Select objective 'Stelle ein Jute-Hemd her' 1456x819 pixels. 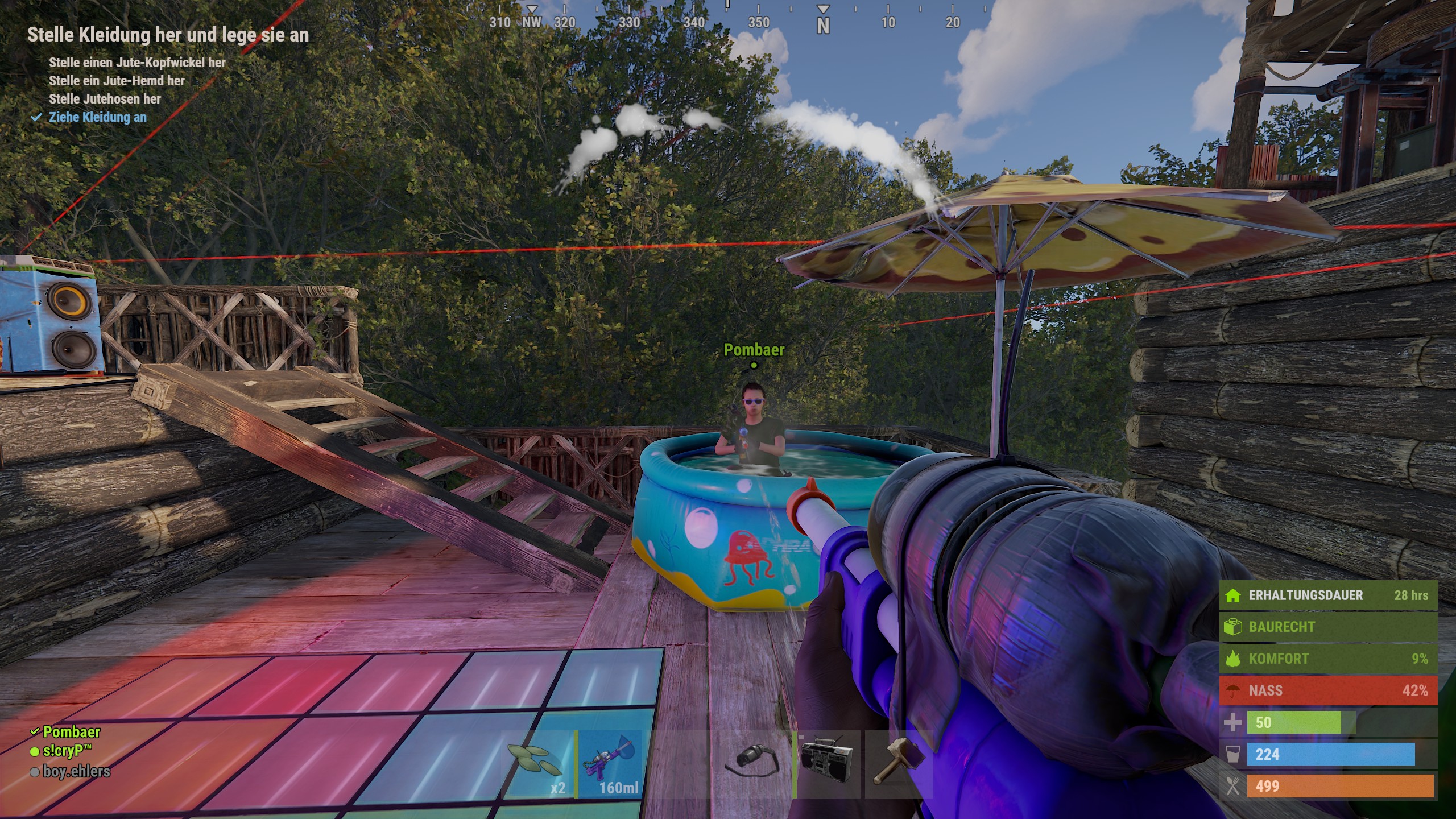117,81
